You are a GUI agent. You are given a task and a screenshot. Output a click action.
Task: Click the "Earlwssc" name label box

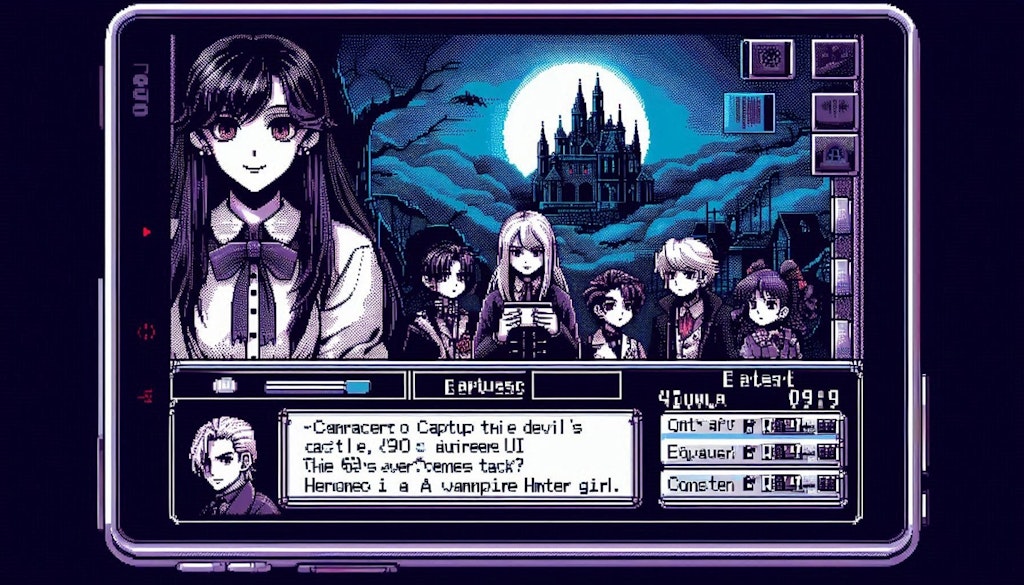(469, 386)
